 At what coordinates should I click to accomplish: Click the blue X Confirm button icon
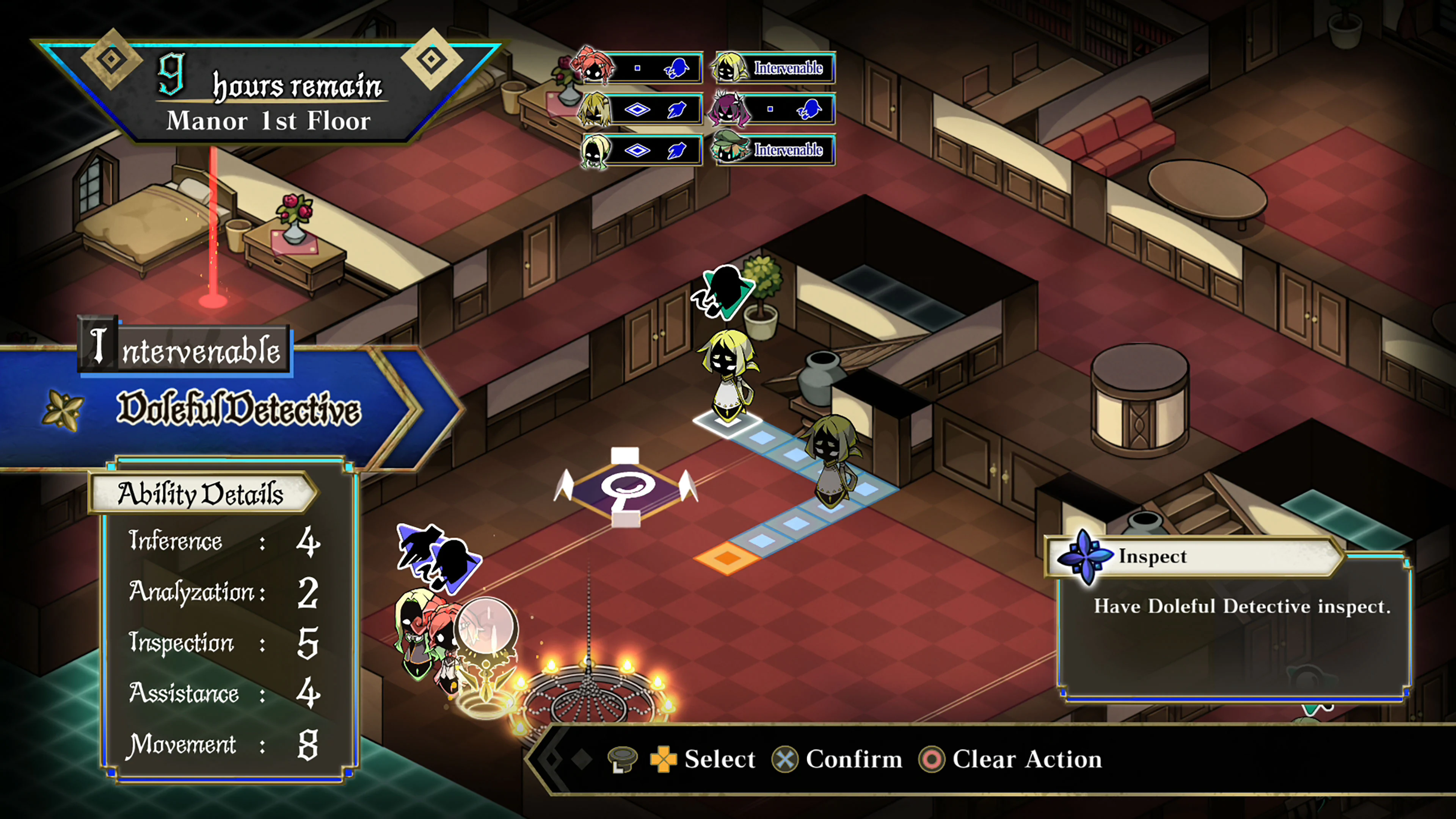785,758
